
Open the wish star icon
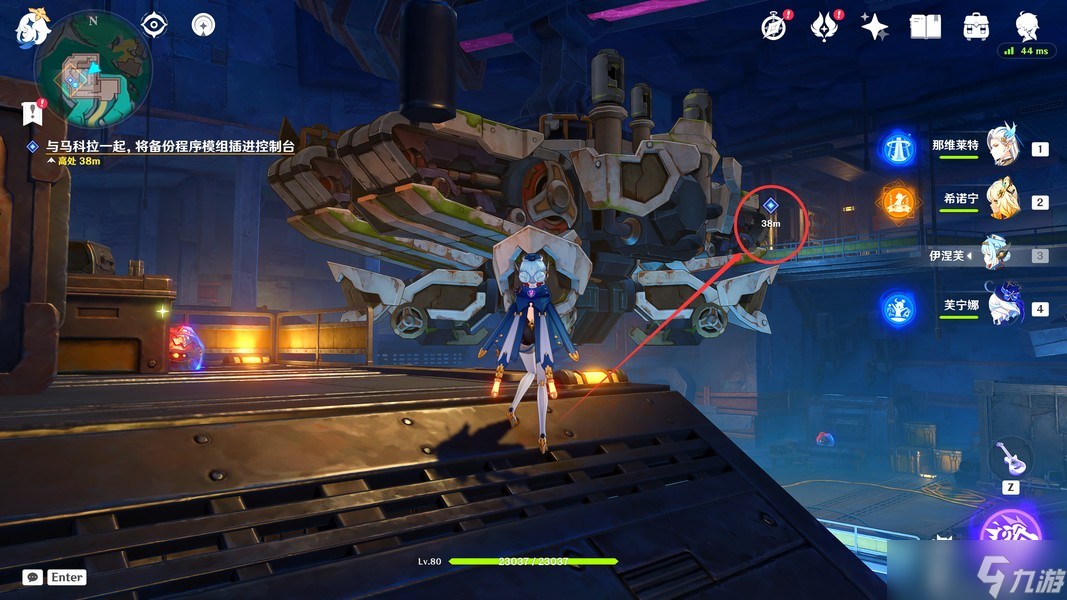(875, 27)
